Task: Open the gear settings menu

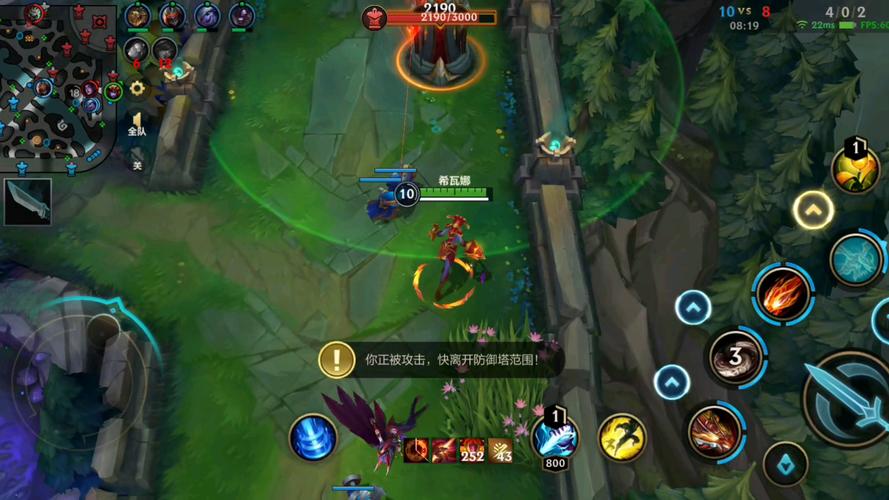Action: (x=137, y=88)
